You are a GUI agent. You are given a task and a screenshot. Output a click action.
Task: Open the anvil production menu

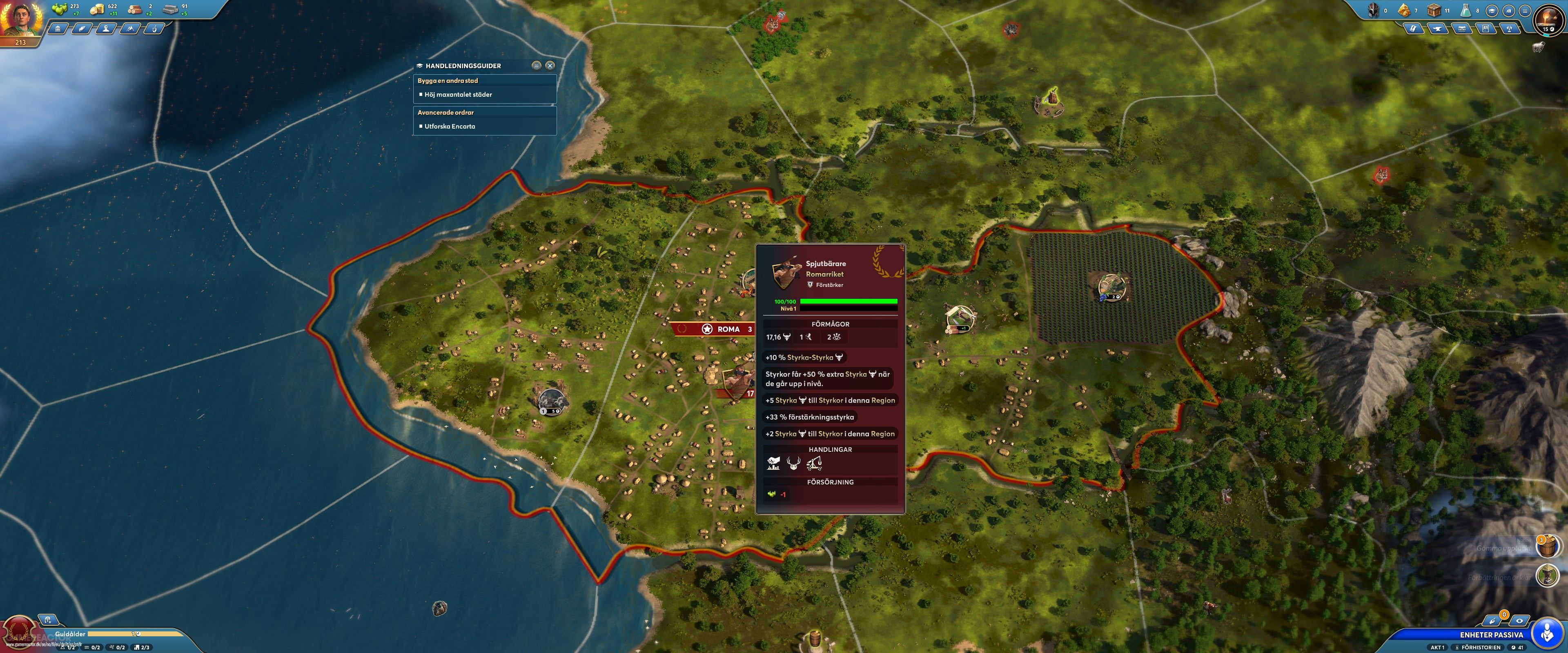[1438, 29]
